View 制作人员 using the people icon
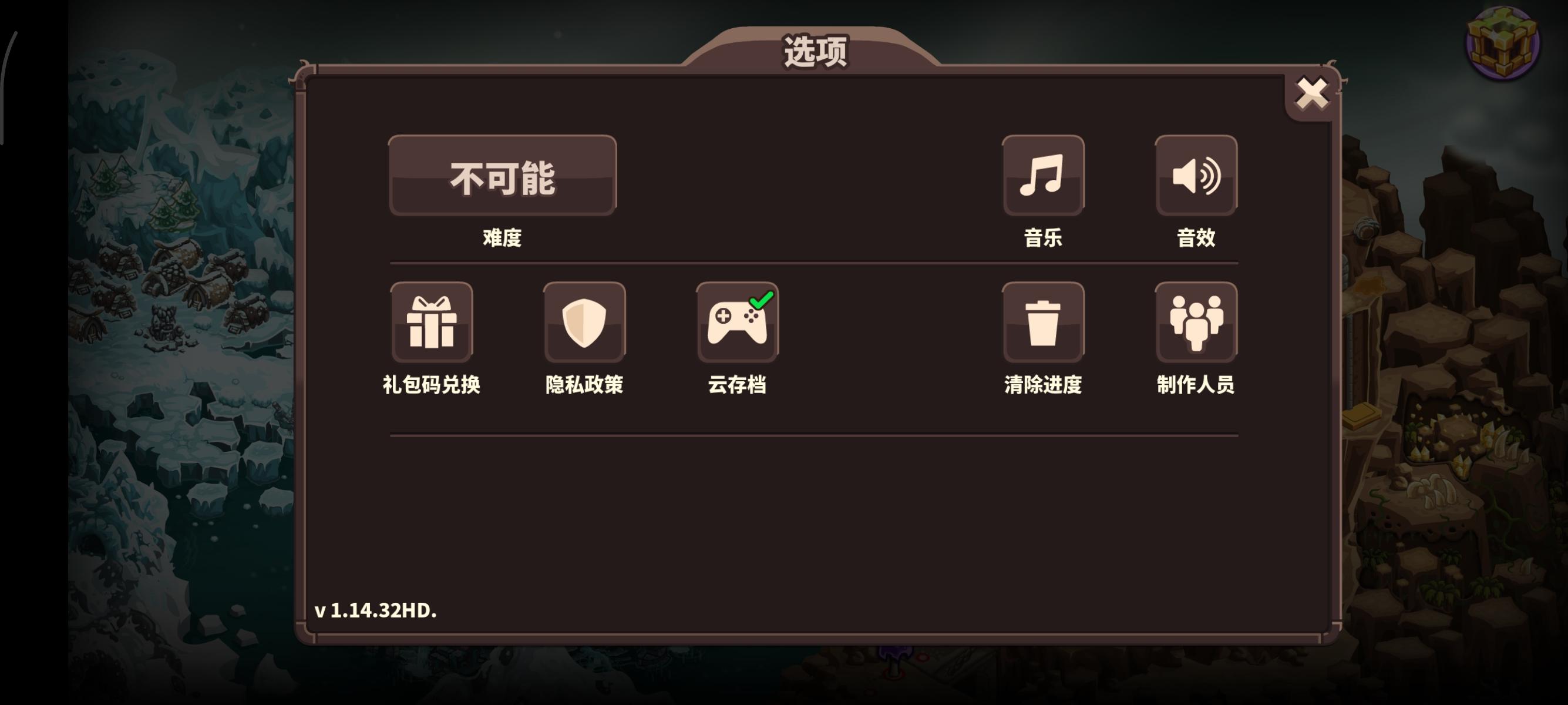Image resolution: width=1568 pixels, height=705 pixels. (x=1196, y=323)
